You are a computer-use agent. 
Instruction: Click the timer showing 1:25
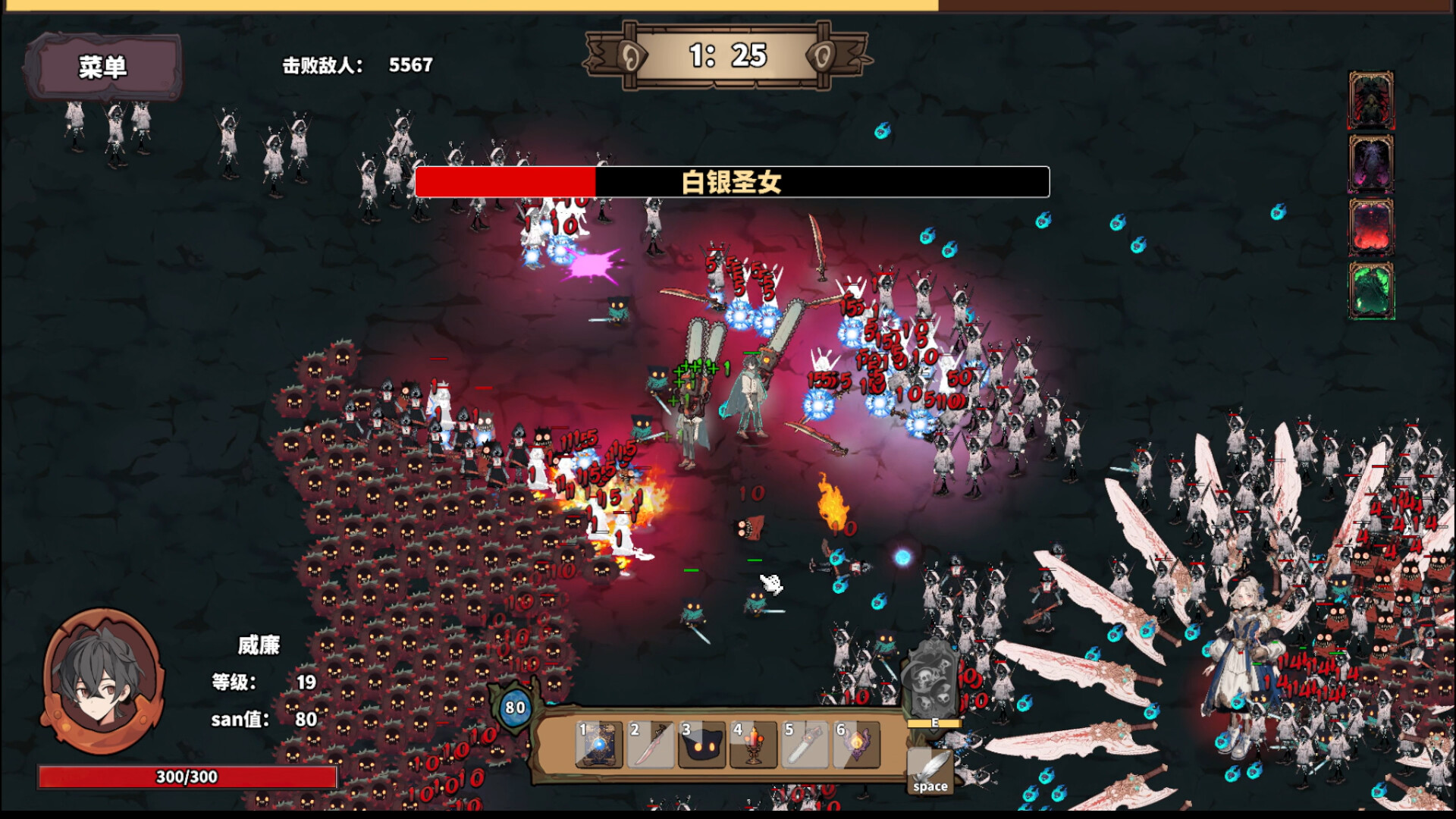tap(729, 55)
